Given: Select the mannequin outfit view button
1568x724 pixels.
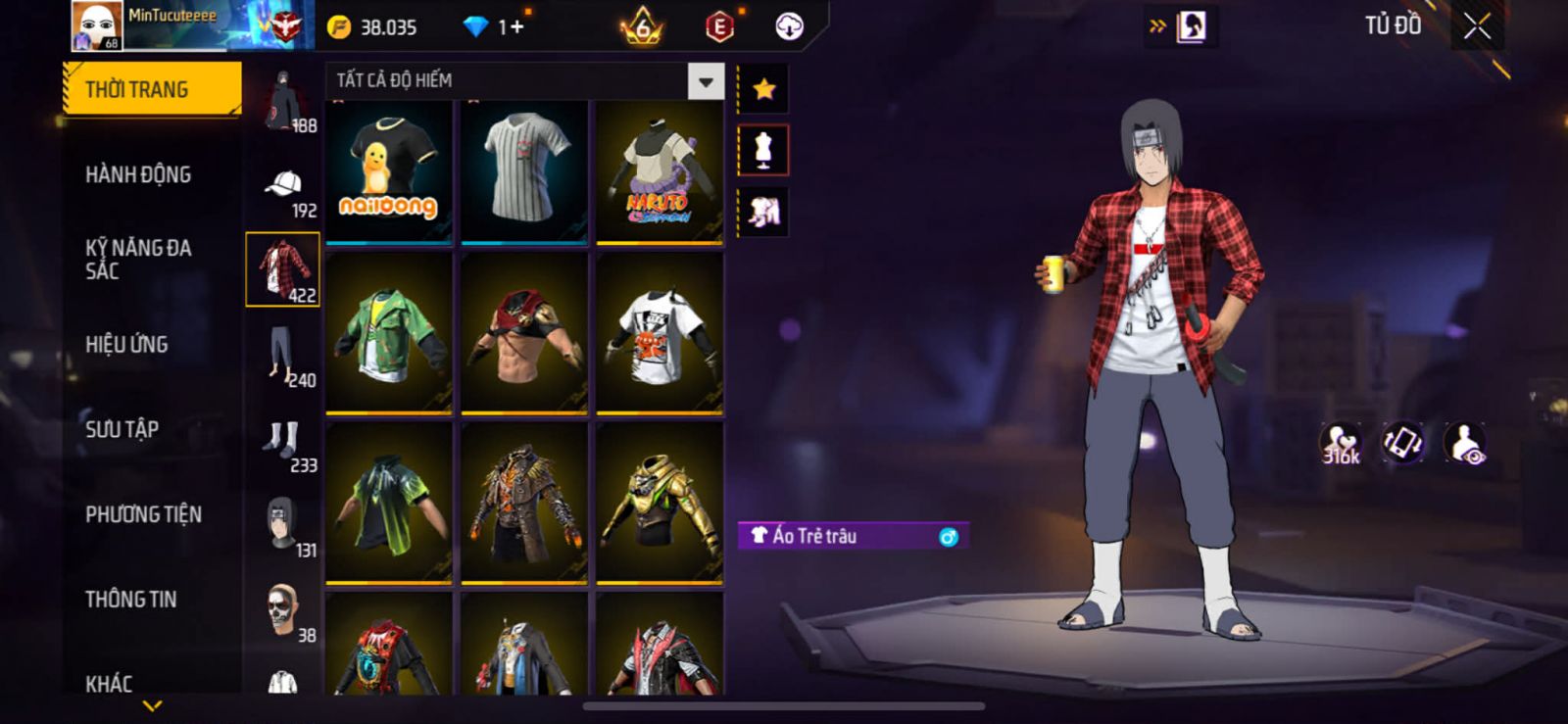Looking at the screenshot, I should (763, 151).
